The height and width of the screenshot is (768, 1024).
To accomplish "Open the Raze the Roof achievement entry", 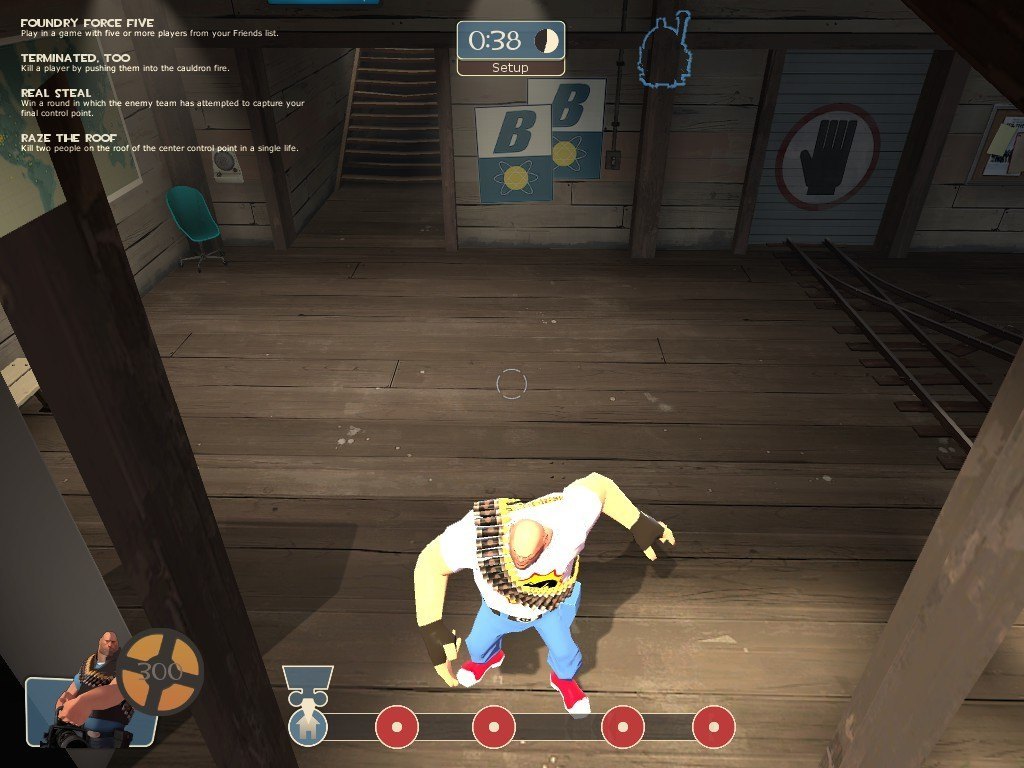I will [69, 137].
